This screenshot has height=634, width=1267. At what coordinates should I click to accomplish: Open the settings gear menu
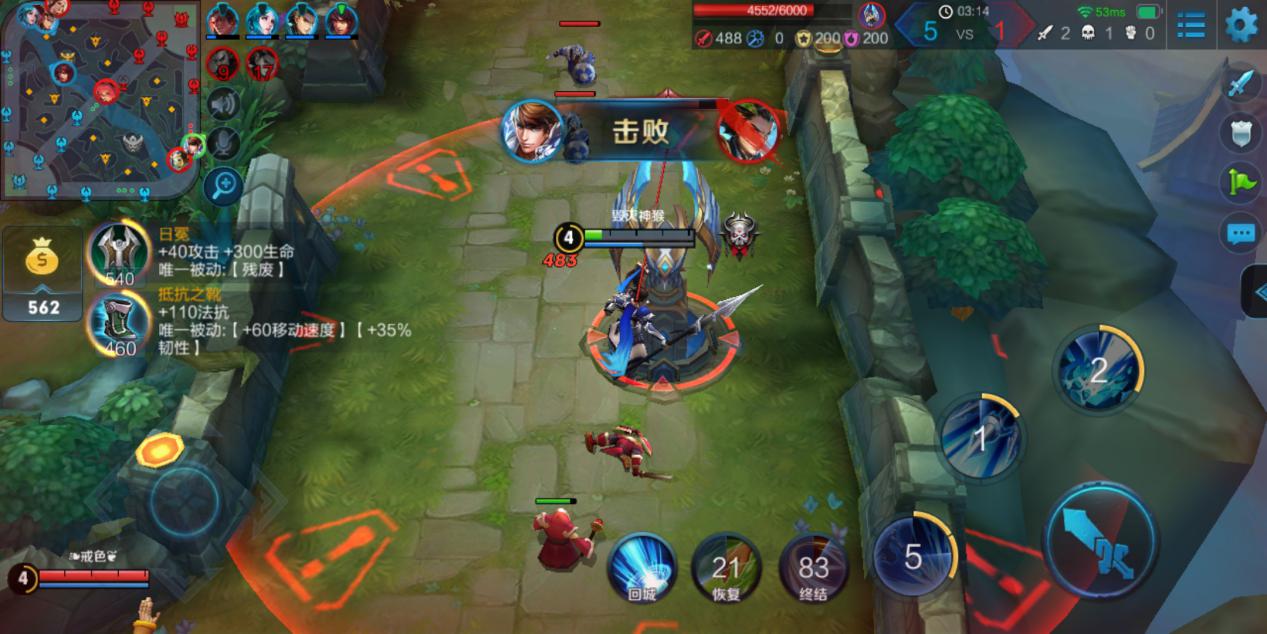[x=1241, y=24]
